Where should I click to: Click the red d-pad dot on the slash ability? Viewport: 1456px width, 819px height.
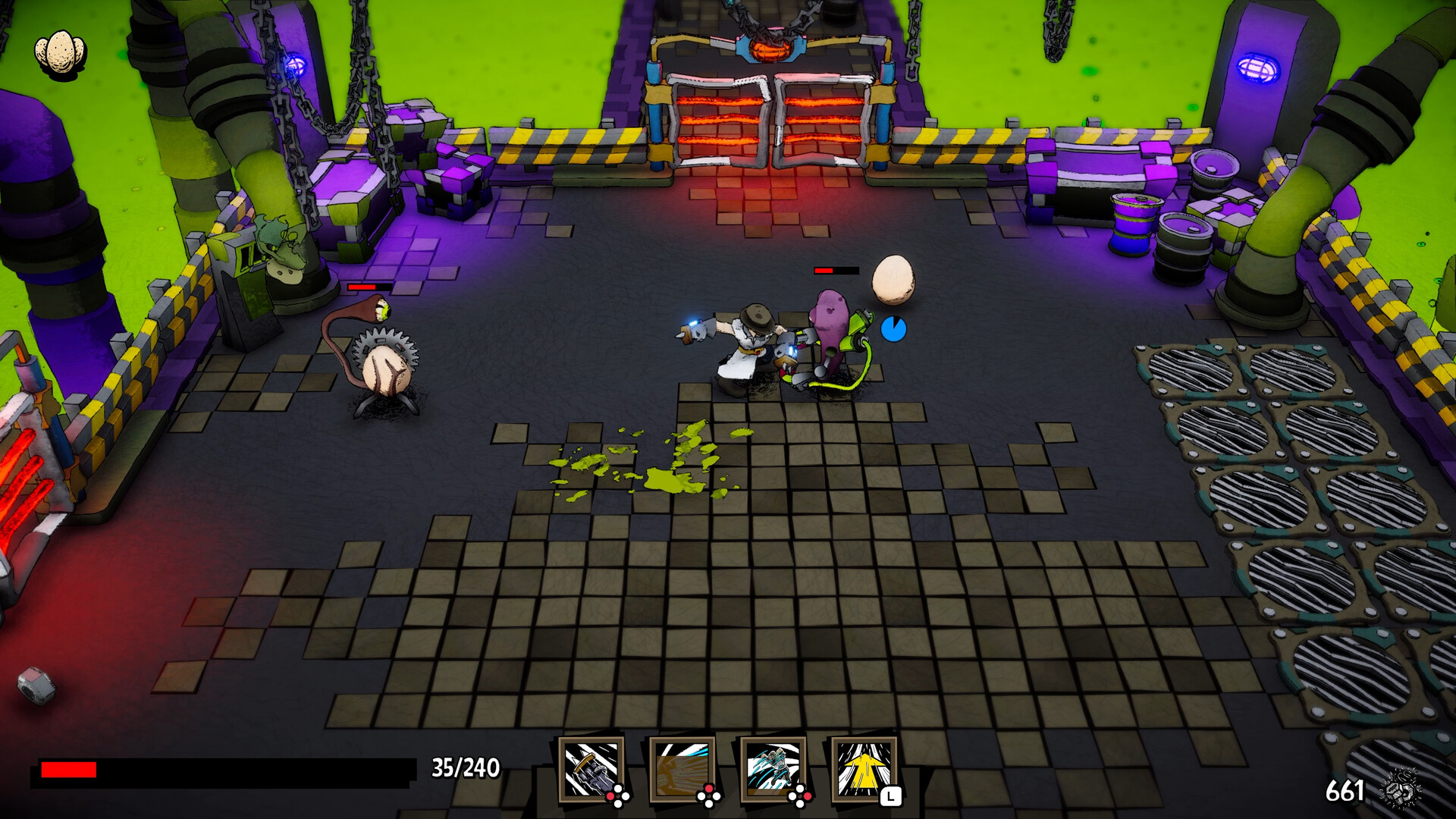coord(807,796)
